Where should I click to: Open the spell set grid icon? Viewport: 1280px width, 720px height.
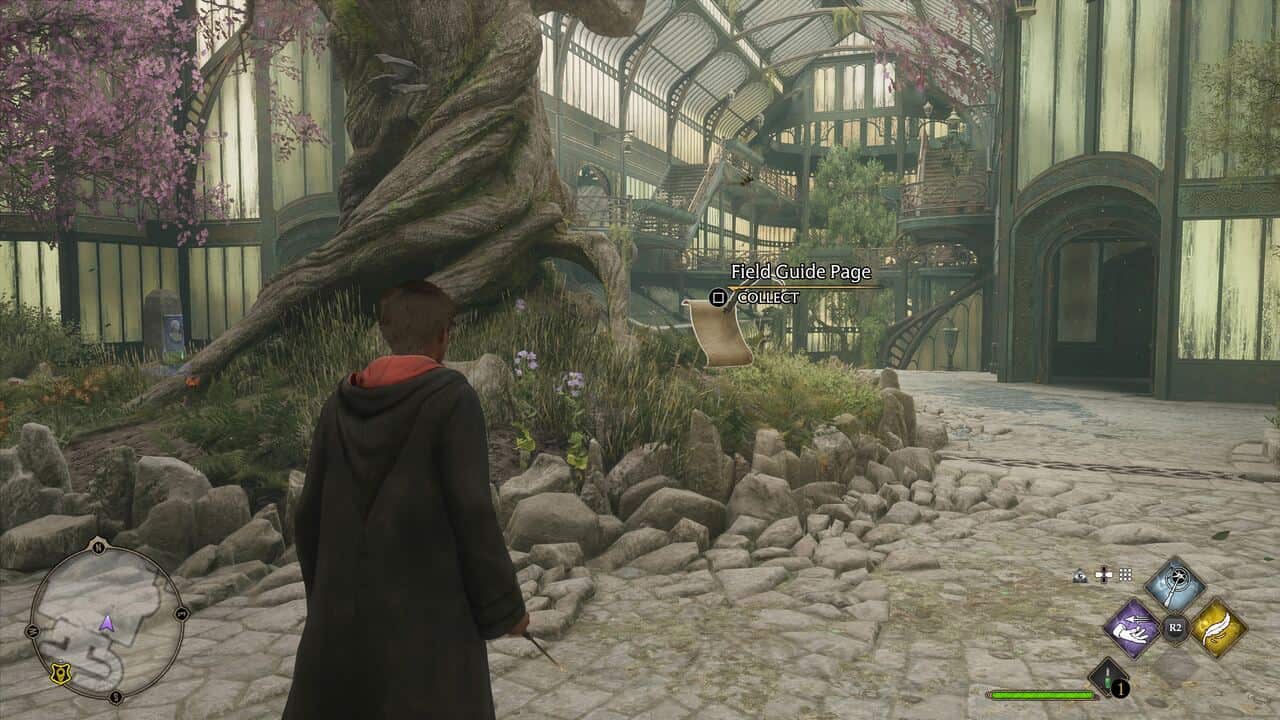(x=1125, y=575)
